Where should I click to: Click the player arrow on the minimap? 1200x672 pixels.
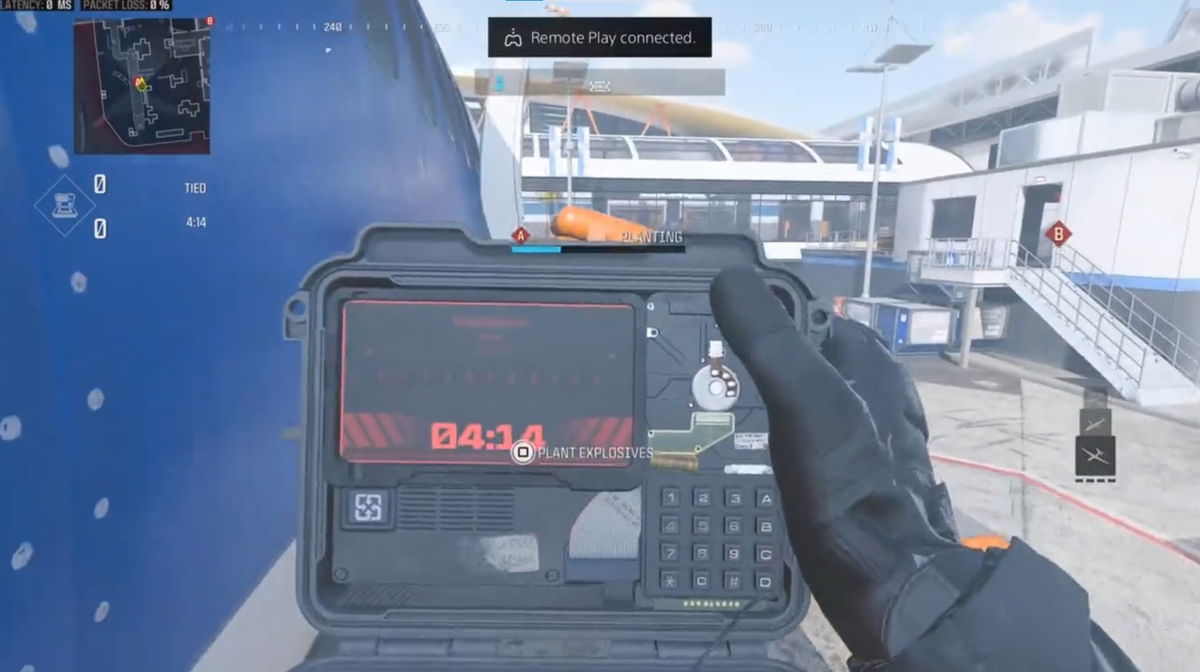pos(141,84)
